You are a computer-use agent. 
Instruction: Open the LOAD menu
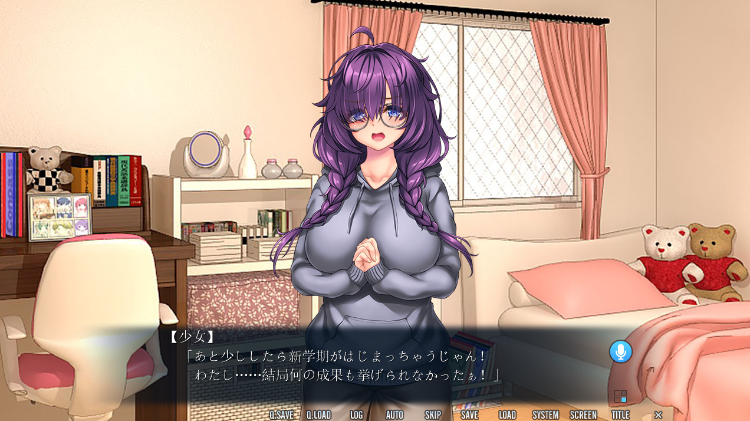507,414
